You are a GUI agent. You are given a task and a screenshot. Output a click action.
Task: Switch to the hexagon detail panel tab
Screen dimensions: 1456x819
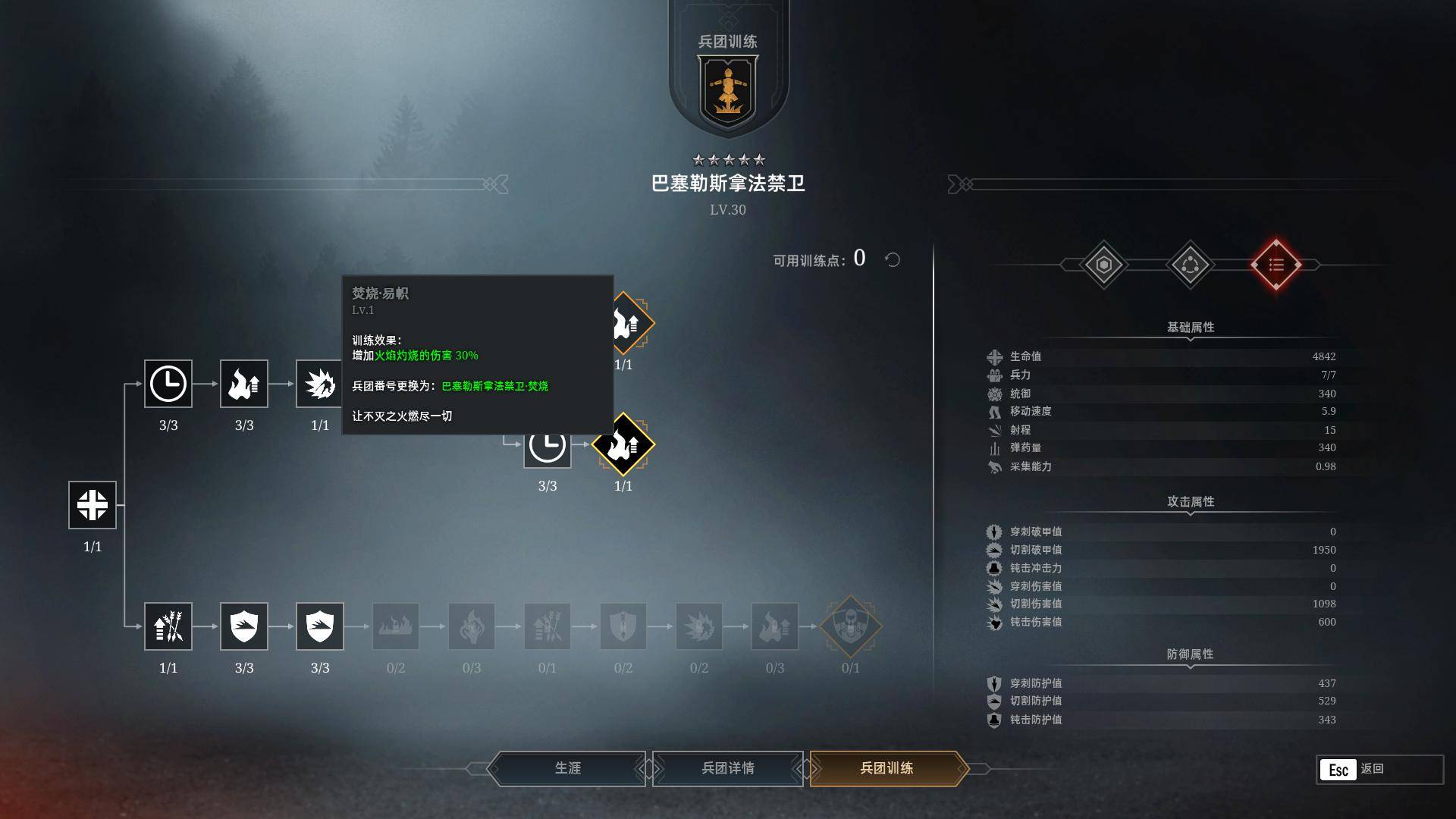[1103, 265]
